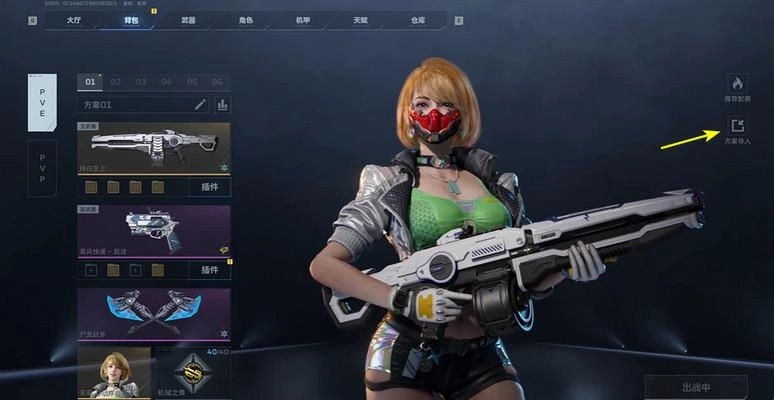Select the 背包 backpack tab
Screen dimensions: 774x400
(x=131, y=19)
